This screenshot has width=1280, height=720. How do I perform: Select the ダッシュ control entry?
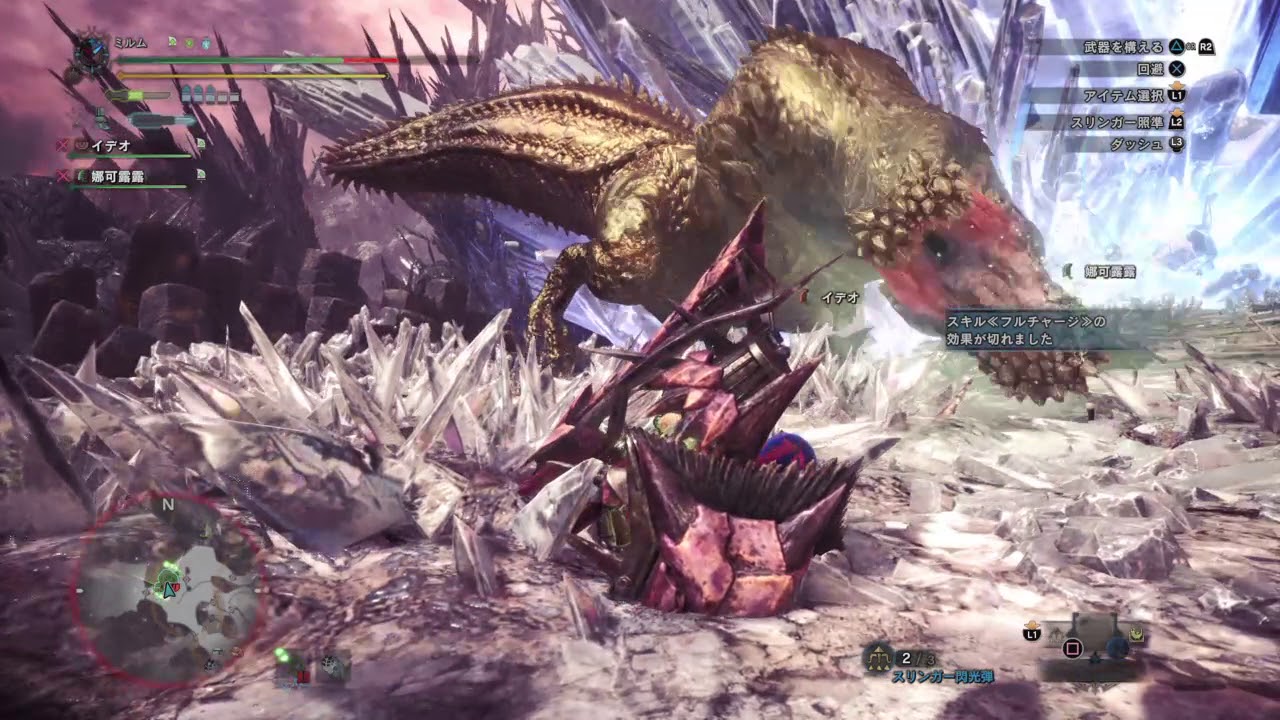1145,142
